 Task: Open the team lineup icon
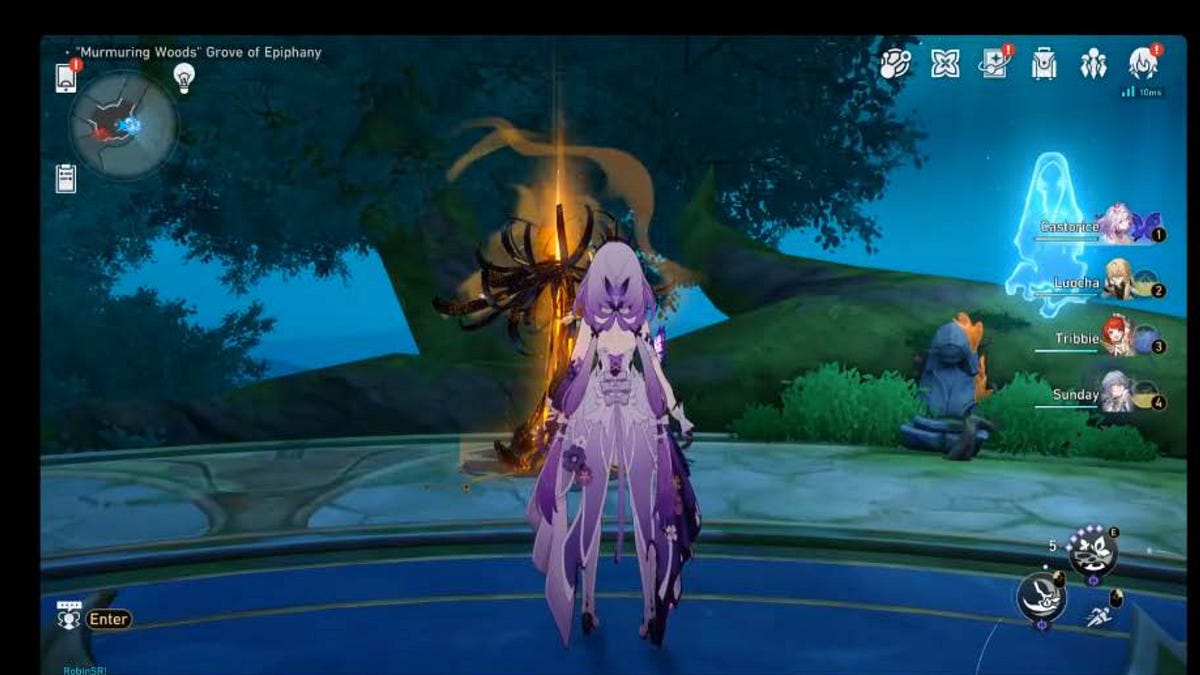pyautogui.click(x=1093, y=64)
